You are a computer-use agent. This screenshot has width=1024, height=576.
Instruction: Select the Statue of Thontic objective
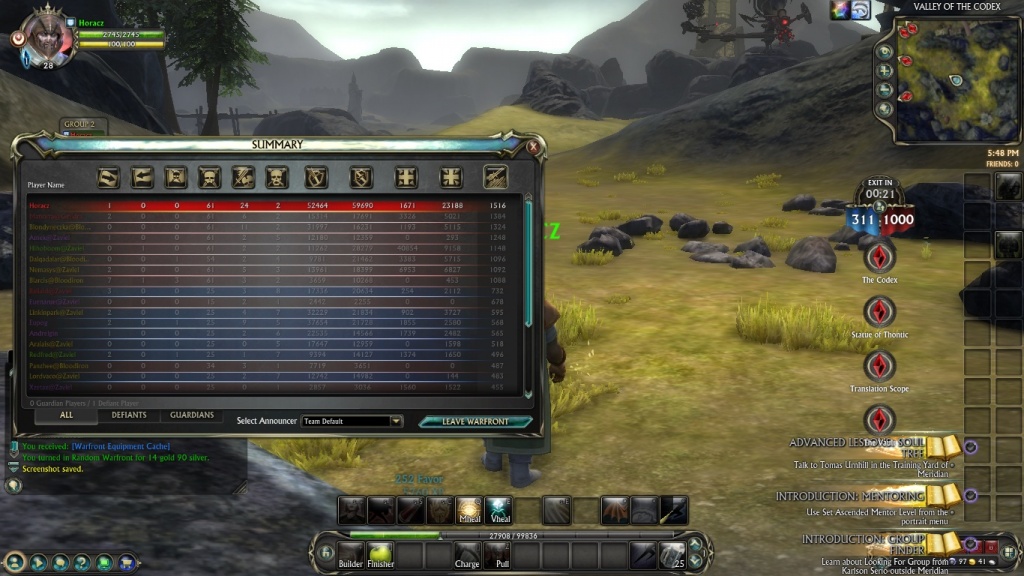click(879, 312)
